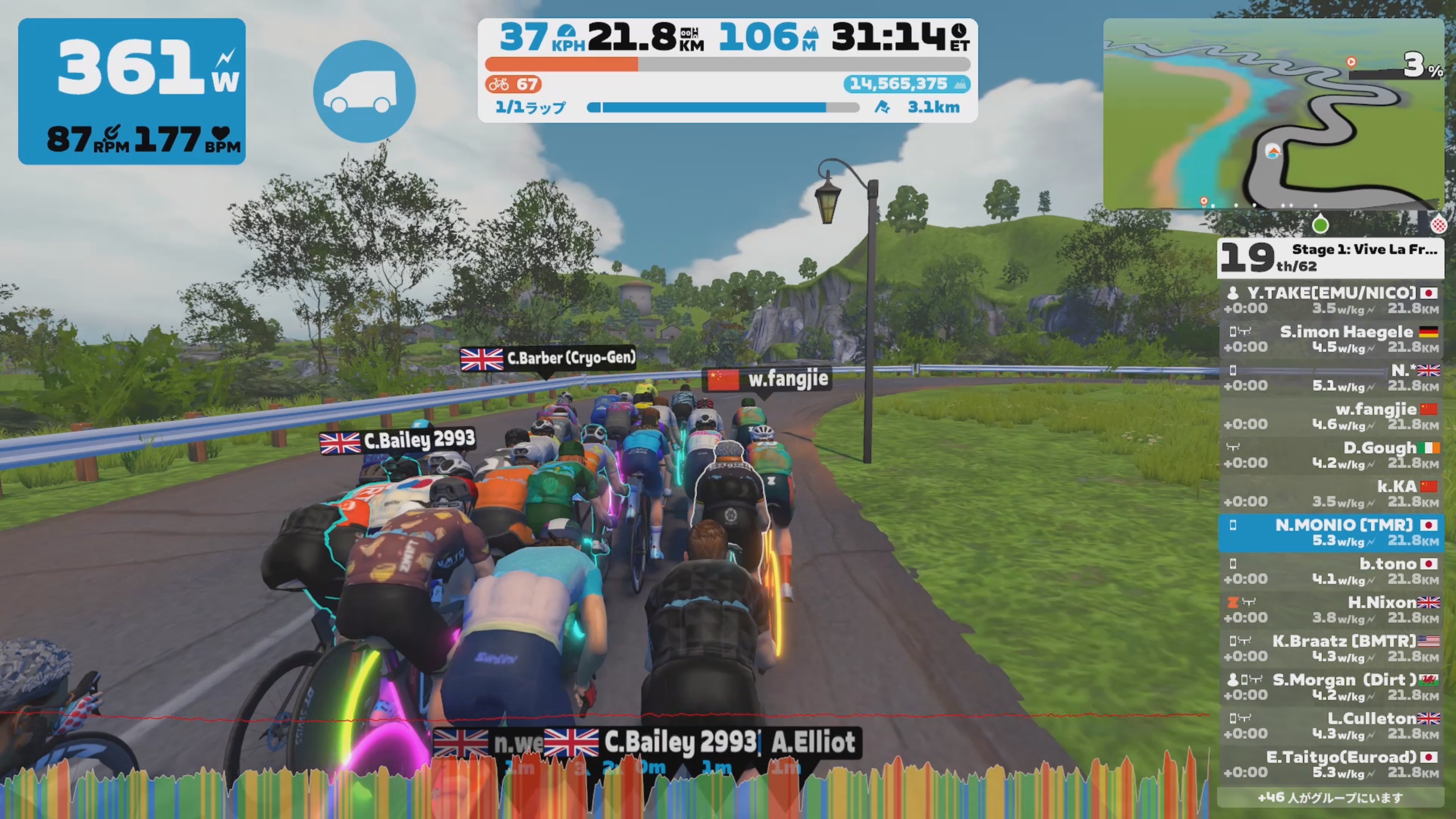
Task: Select rider Y.TAKE[EMU/NICO] in the list
Action: click(1330, 300)
